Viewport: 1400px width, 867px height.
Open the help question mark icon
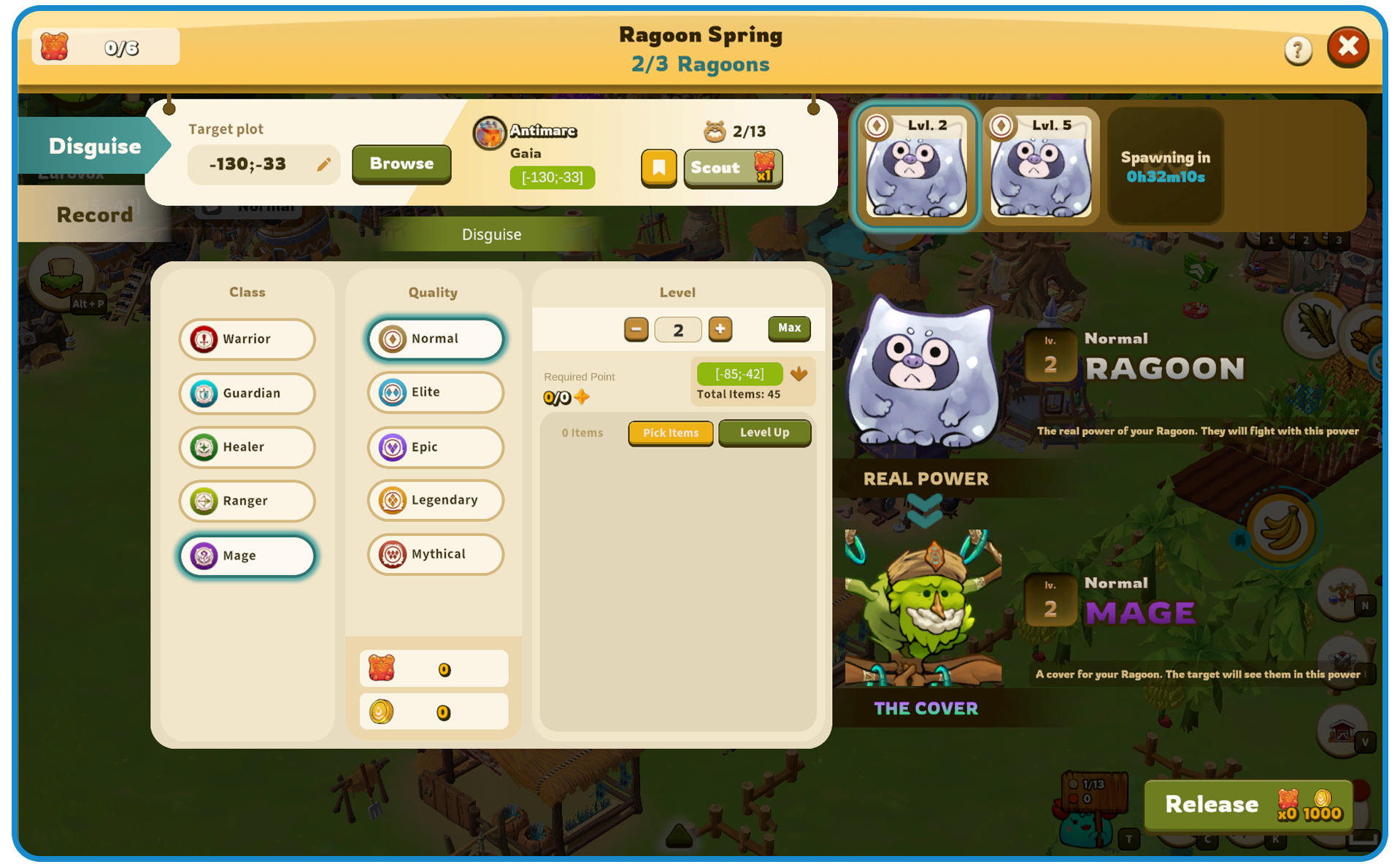pos(1298,48)
